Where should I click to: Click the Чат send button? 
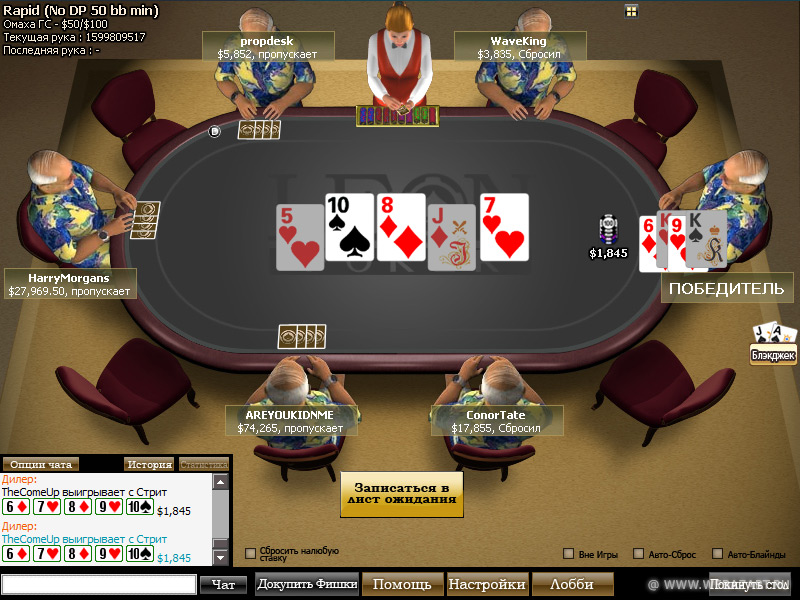point(223,585)
